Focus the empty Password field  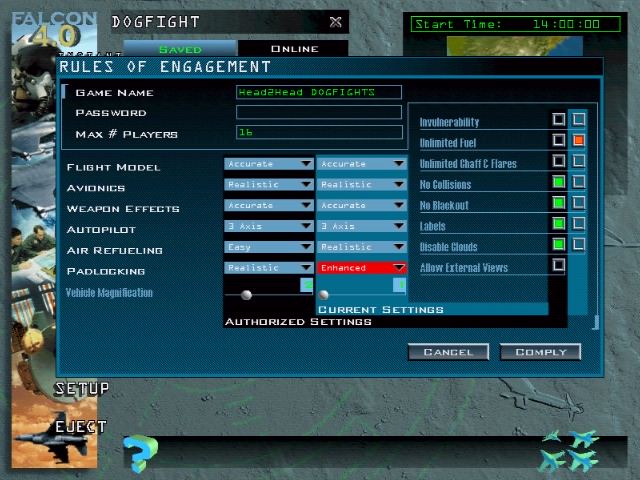(318, 112)
